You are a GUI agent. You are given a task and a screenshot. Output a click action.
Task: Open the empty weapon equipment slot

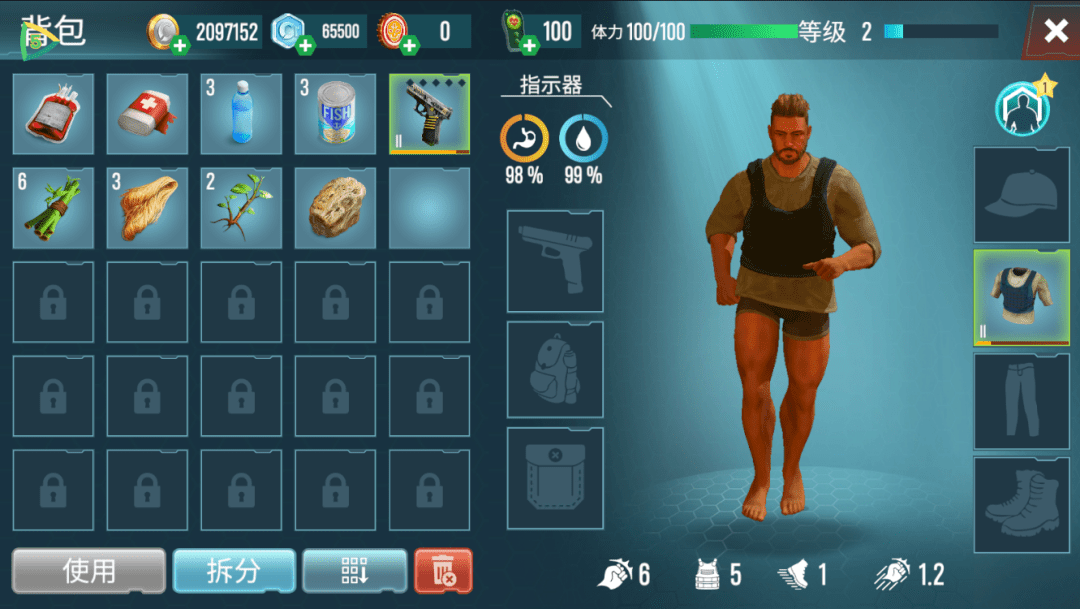[555, 262]
